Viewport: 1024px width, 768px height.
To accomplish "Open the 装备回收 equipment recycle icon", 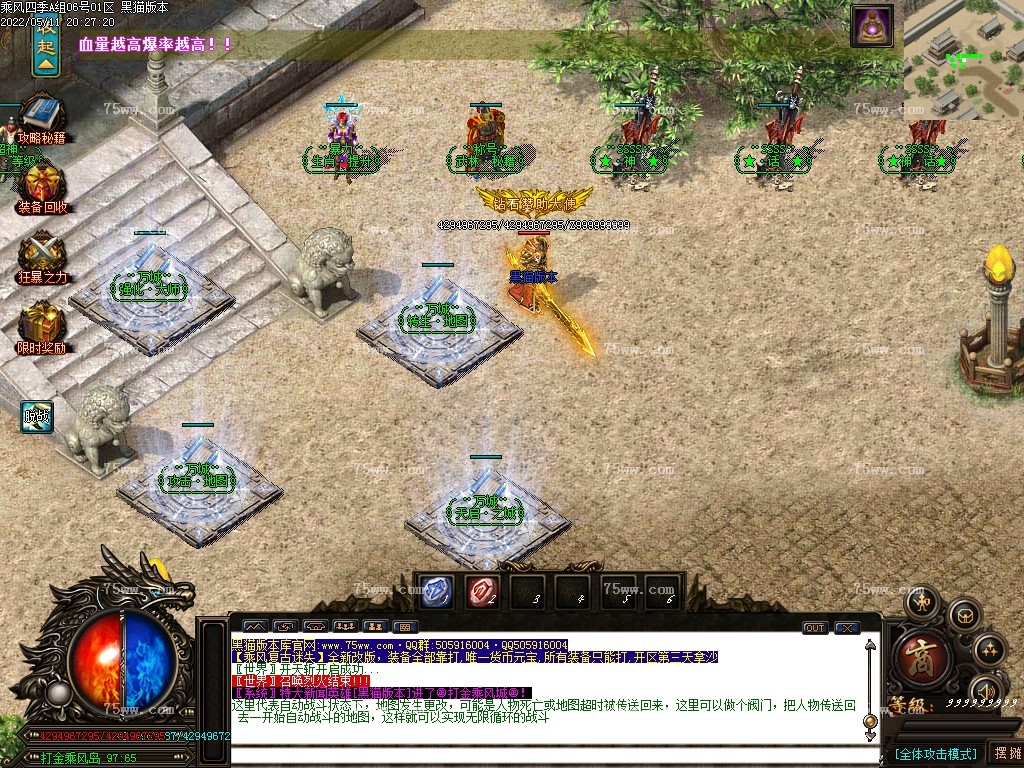I will tap(42, 186).
